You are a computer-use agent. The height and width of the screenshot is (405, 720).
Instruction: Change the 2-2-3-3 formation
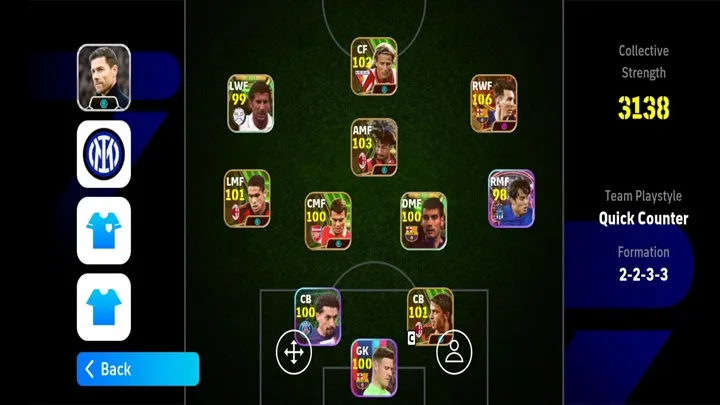643,273
